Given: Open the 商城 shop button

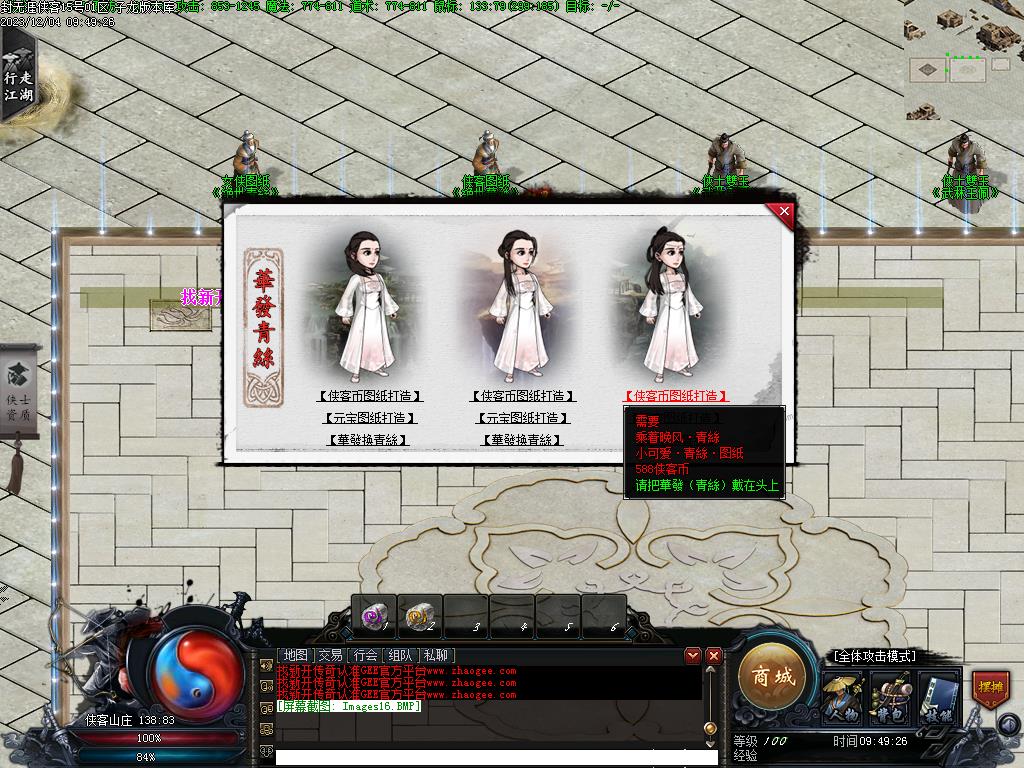Looking at the screenshot, I should 772,677.
